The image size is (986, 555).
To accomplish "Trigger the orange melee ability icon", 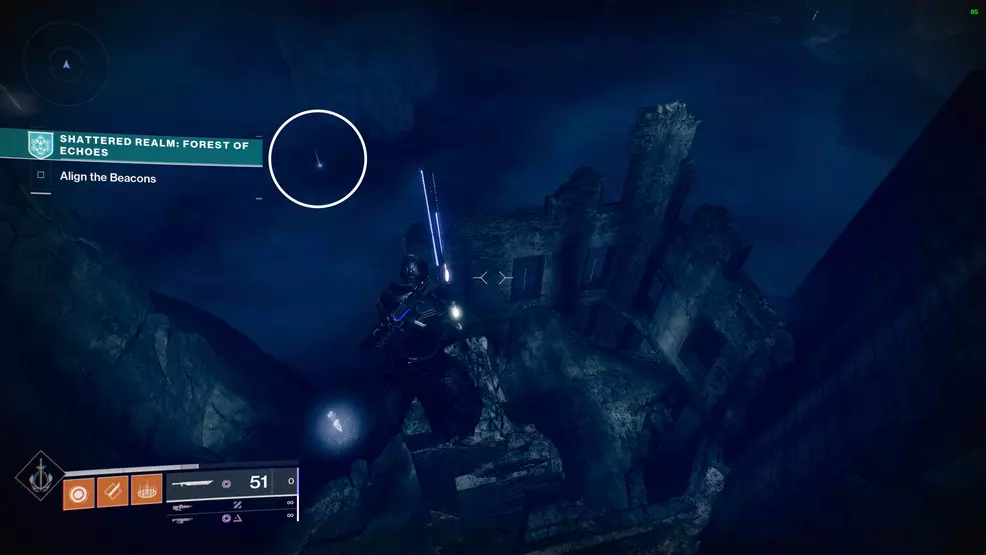I will tap(113, 493).
